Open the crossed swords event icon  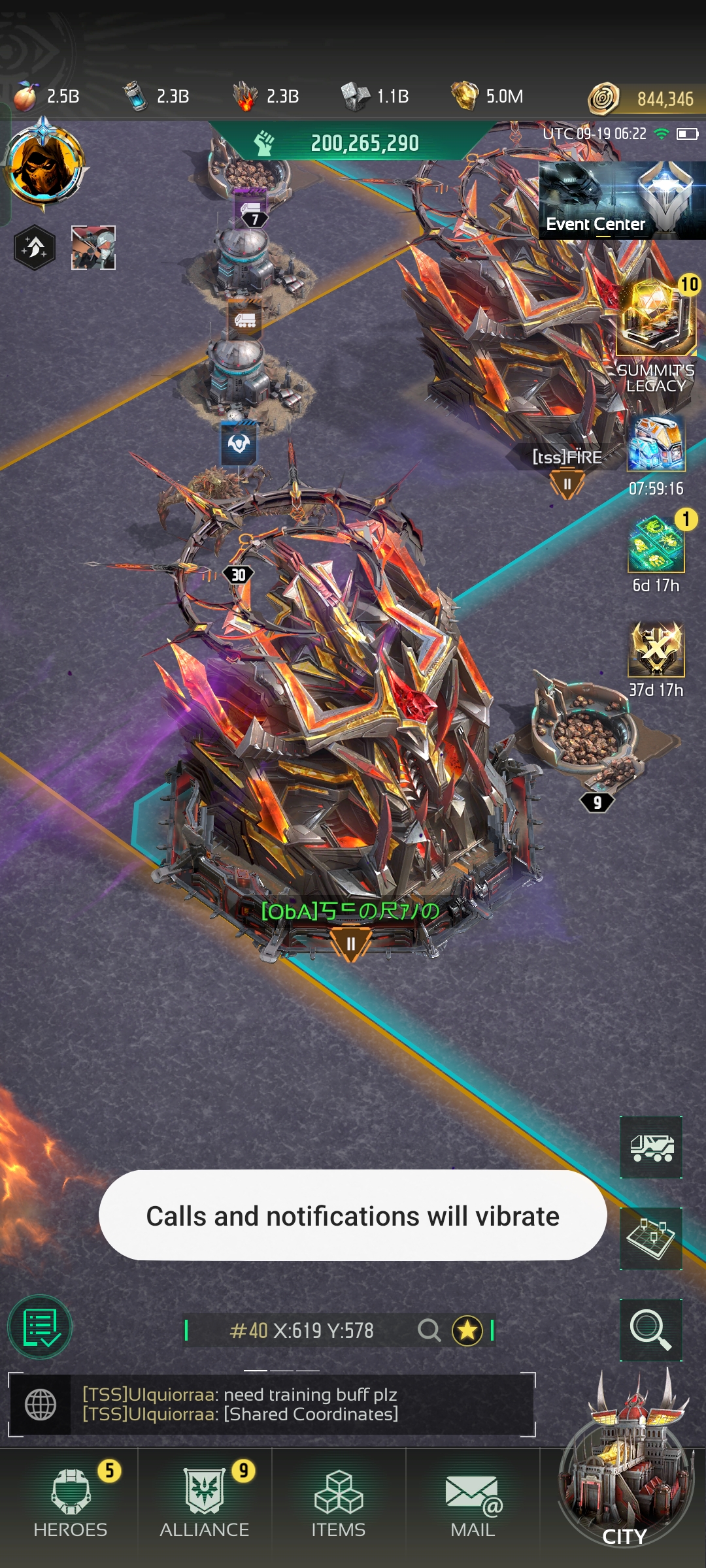pyautogui.click(x=656, y=649)
